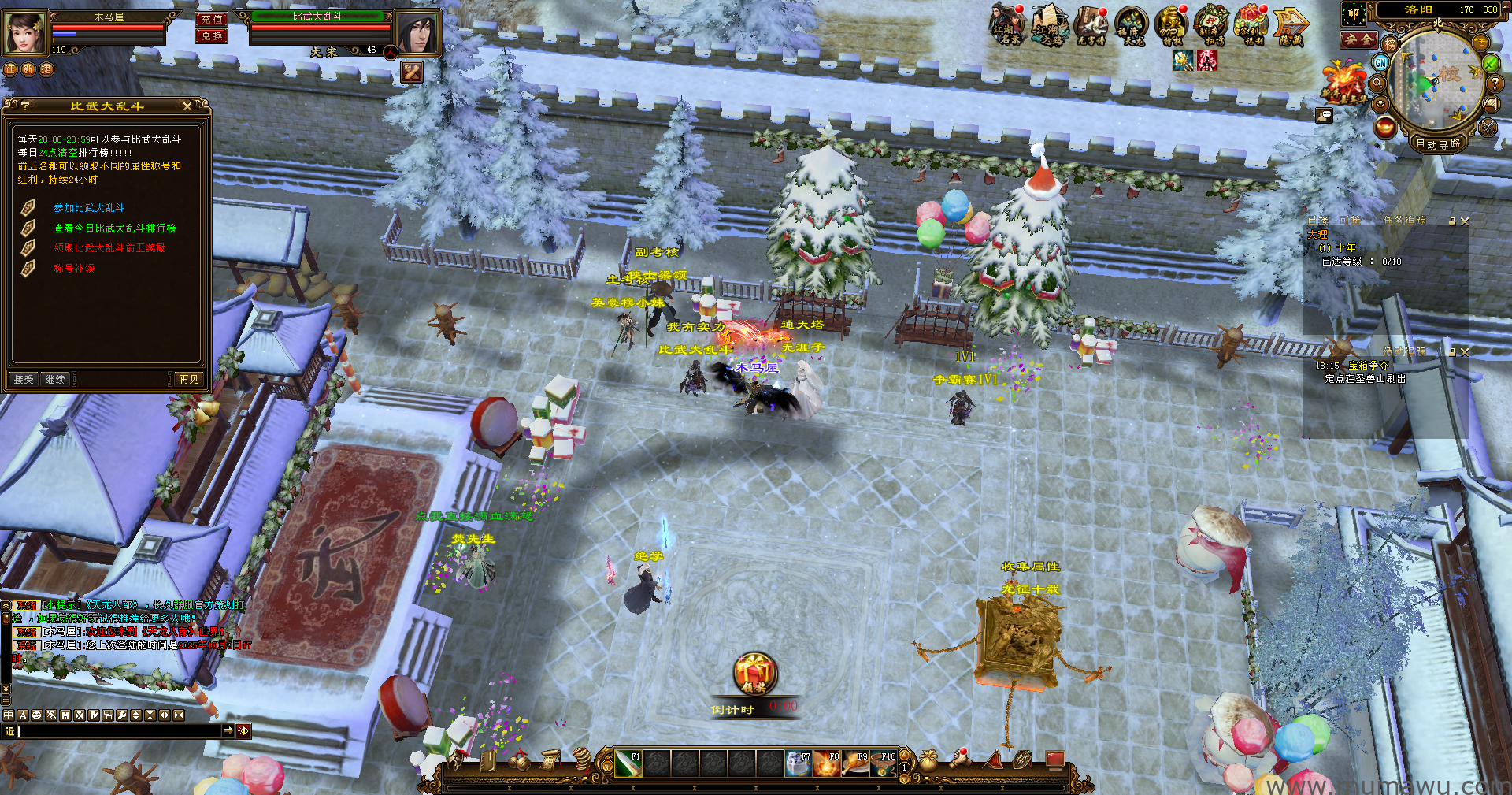The width and height of the screenshot is (1512, 795).
Task: Click the chat input field
Action: coord(118,731)
